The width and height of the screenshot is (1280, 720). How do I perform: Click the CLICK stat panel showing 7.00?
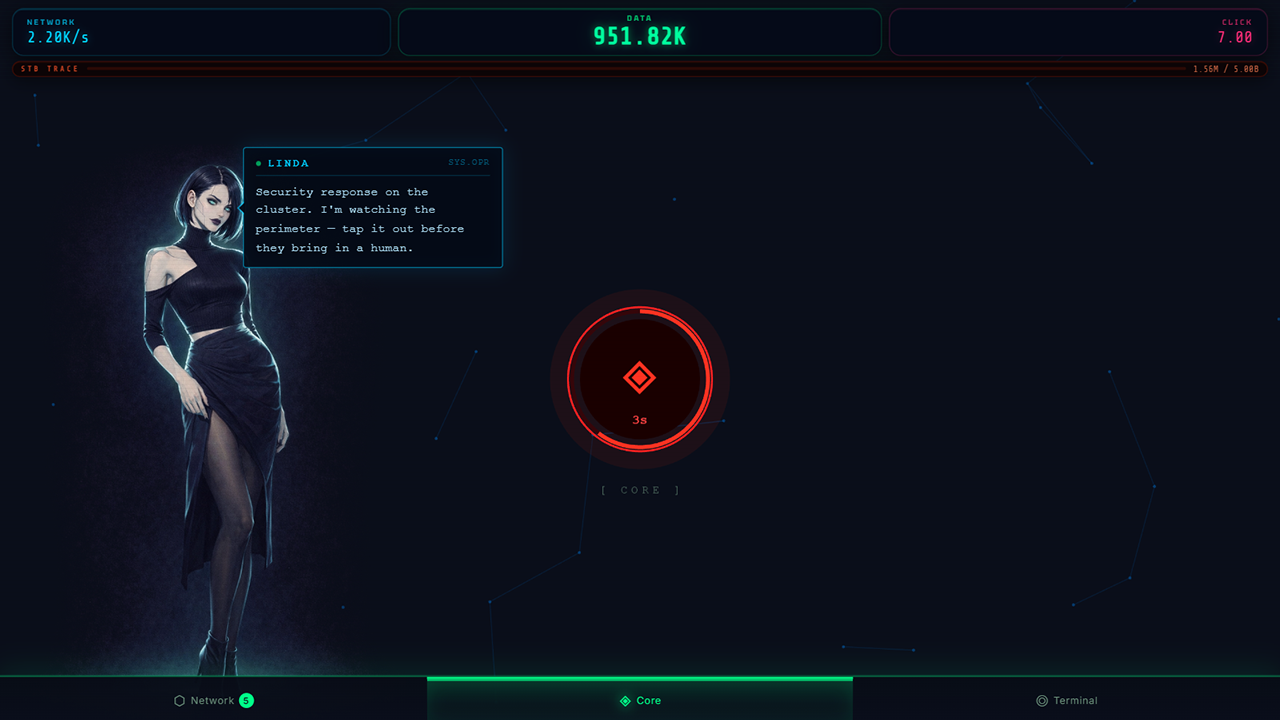(1078, 32)
